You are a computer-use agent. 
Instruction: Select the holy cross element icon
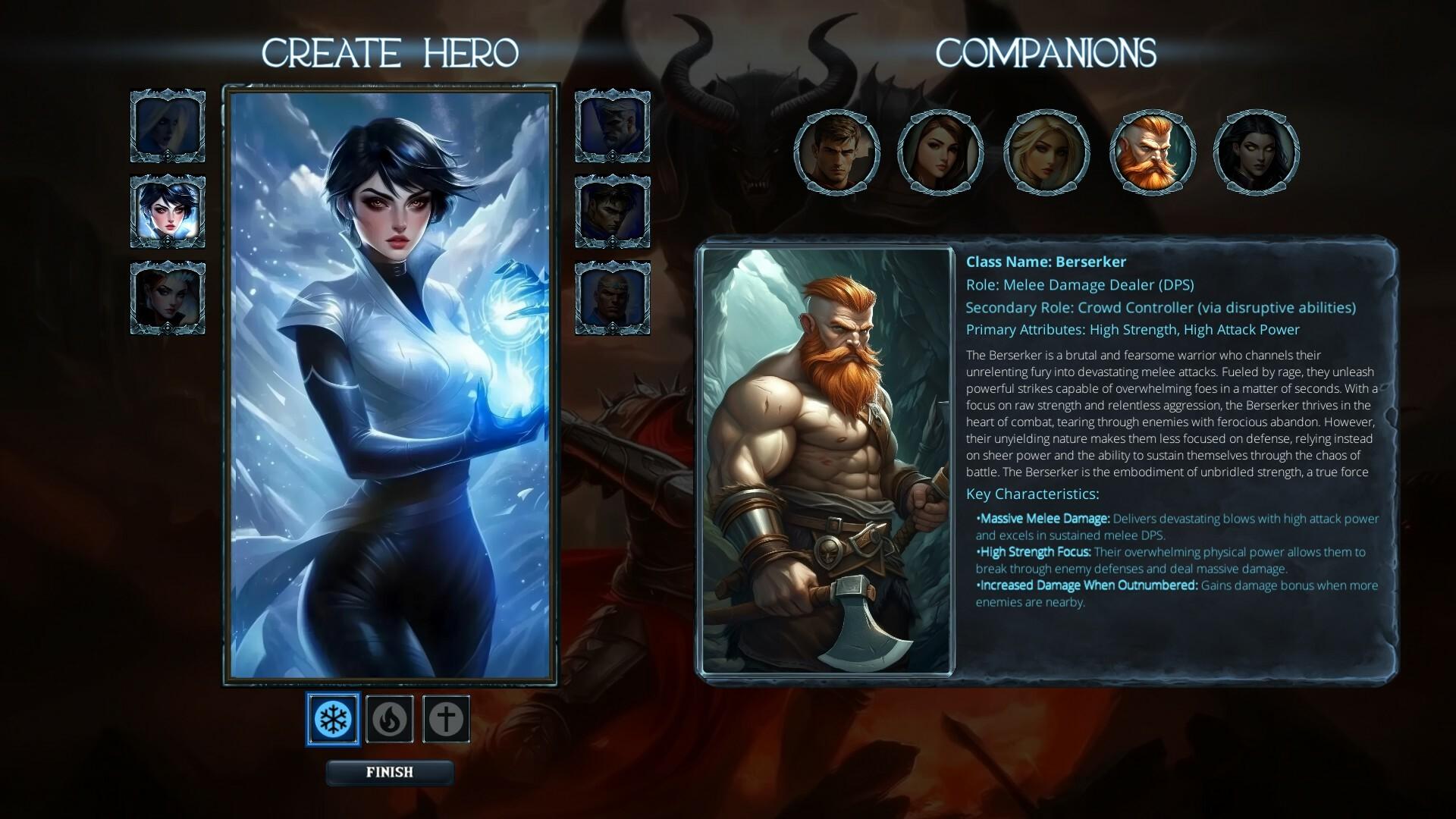(x=446, y=719)
